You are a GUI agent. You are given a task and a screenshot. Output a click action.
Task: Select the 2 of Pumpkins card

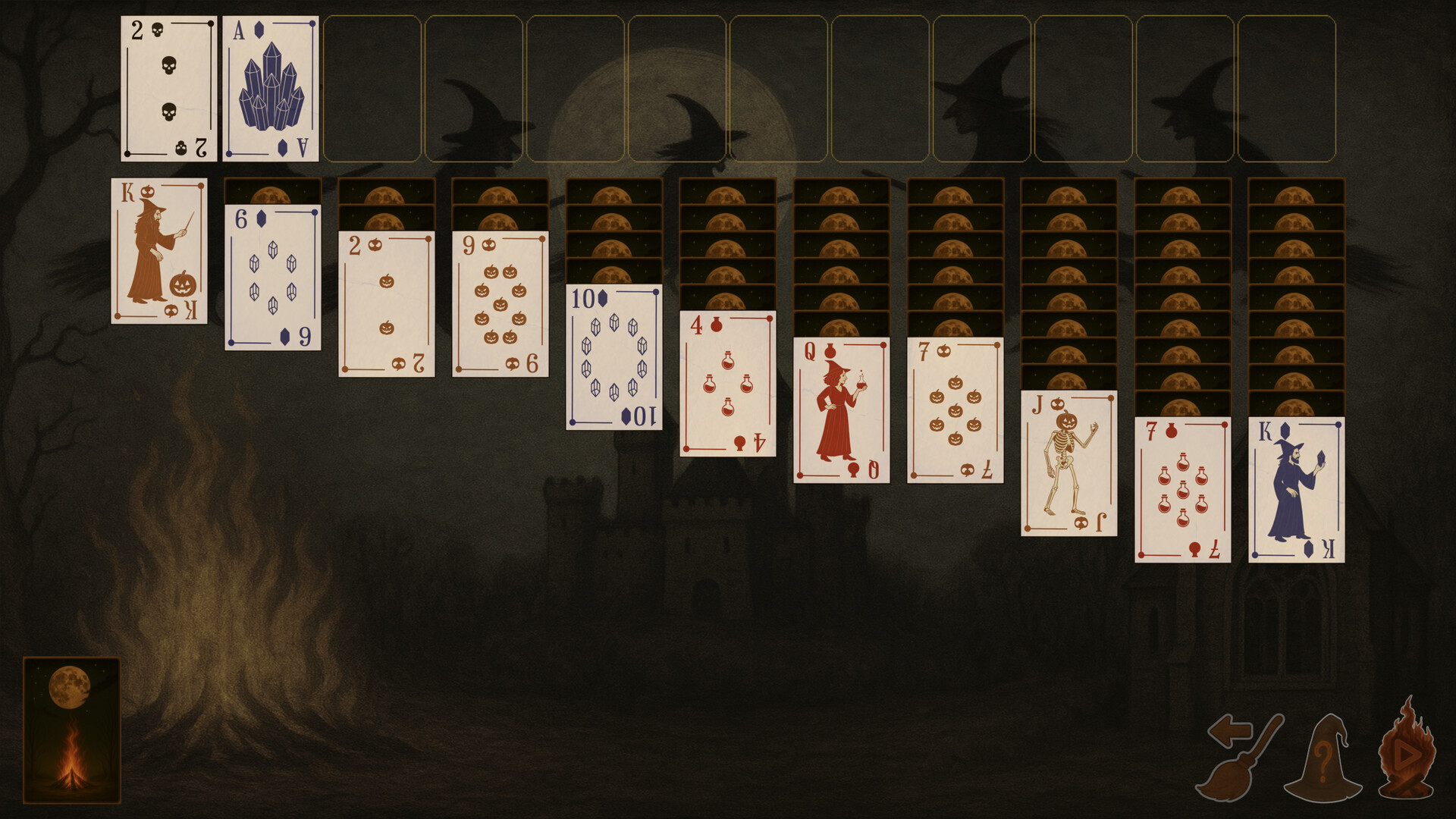(385, 303)
